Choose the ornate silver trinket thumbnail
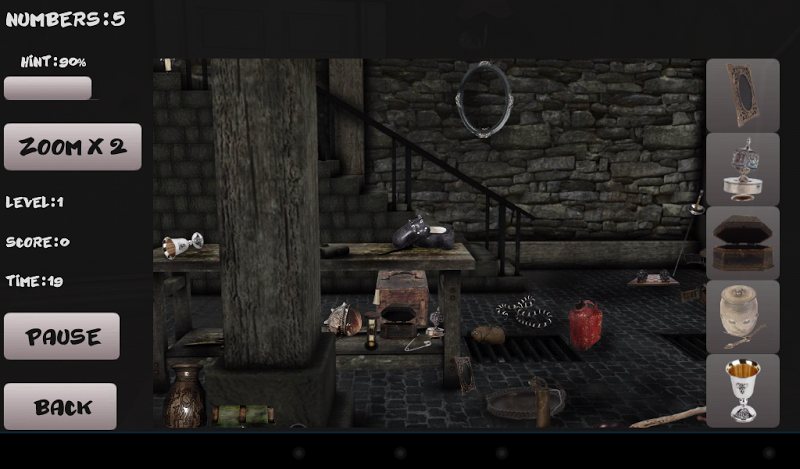This screenshot has height=469, width=800. 743,169
